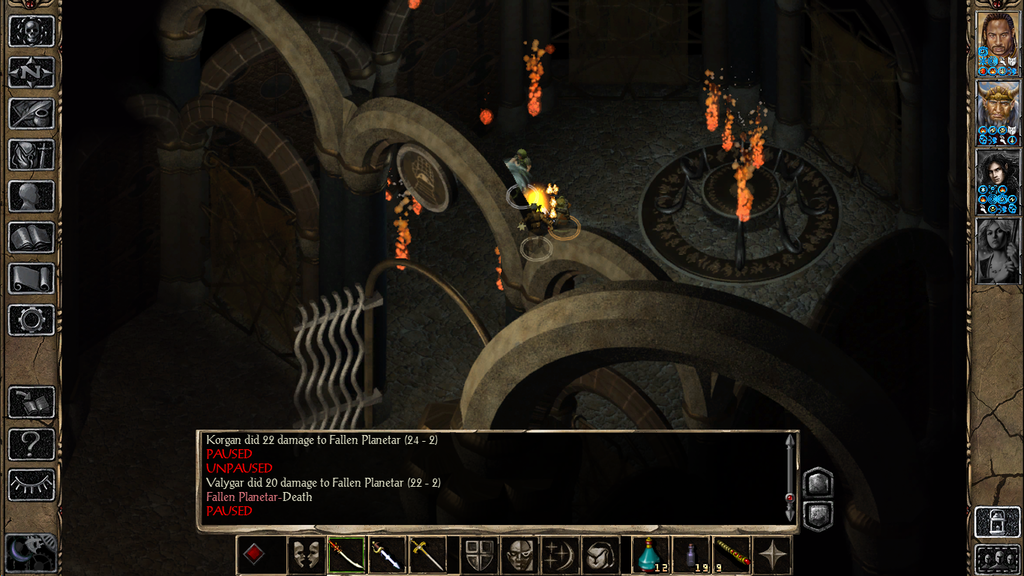This screenshot has width=1024, height=576.
Task: Click the red diamond action button
Action: pyautogui.click(x=254, y=554)
